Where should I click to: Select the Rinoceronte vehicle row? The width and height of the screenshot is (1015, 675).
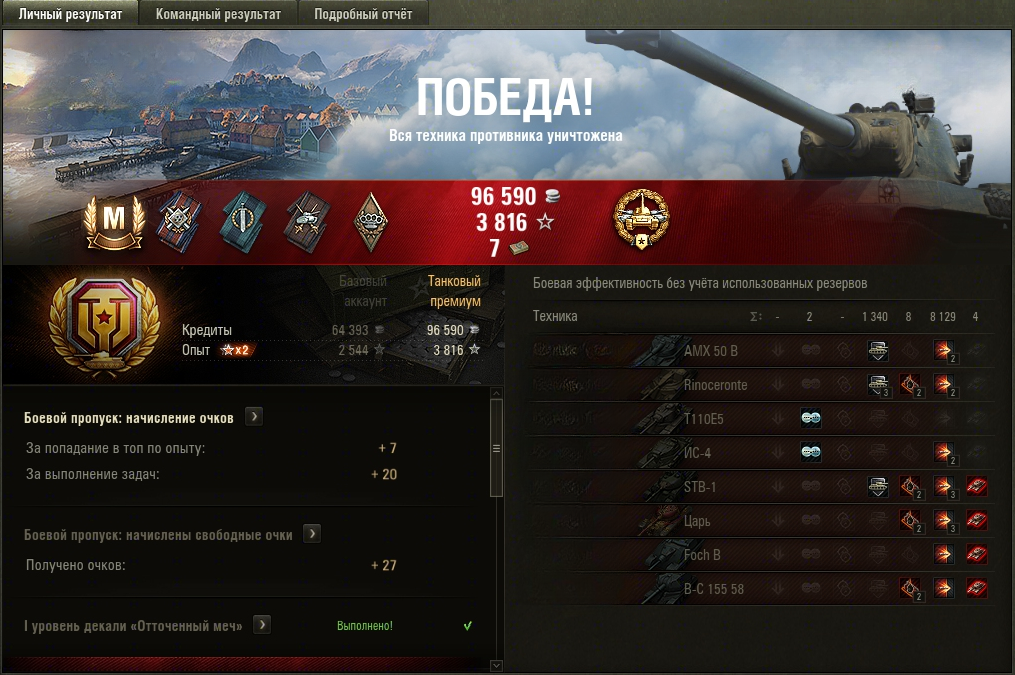click(x=715, y=385)
